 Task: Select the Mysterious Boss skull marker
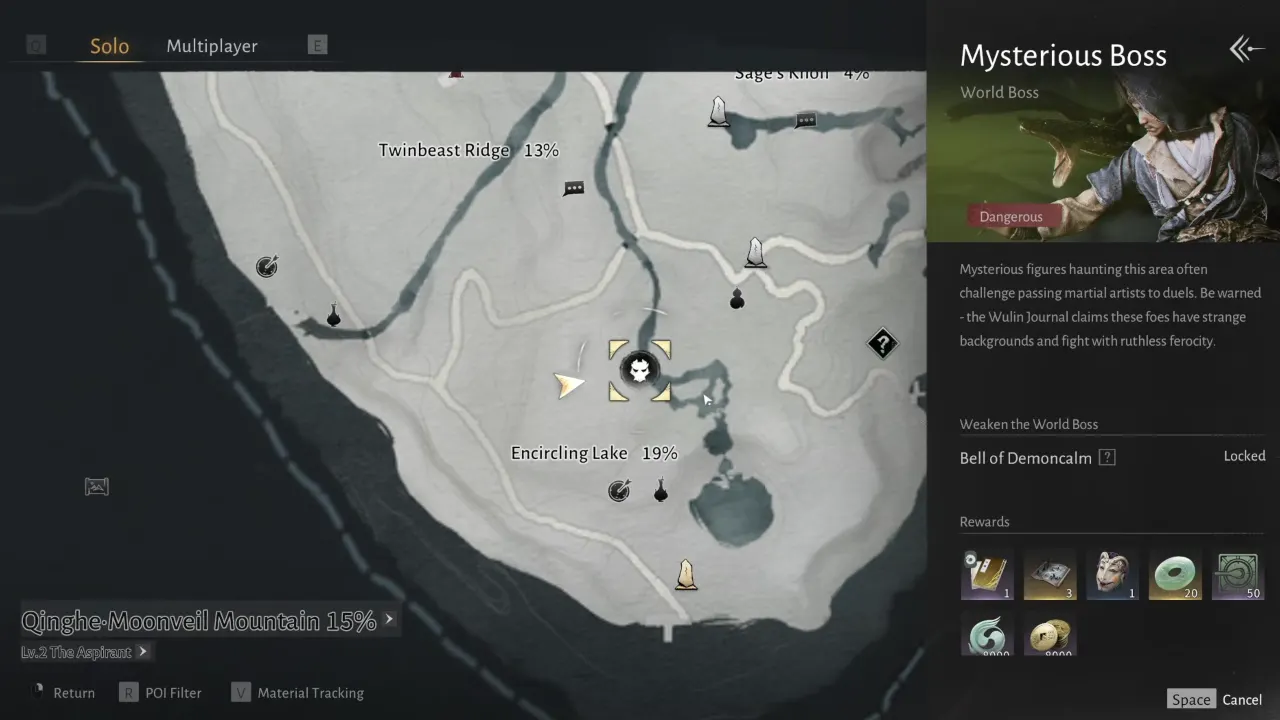click(x=639, y=371)
